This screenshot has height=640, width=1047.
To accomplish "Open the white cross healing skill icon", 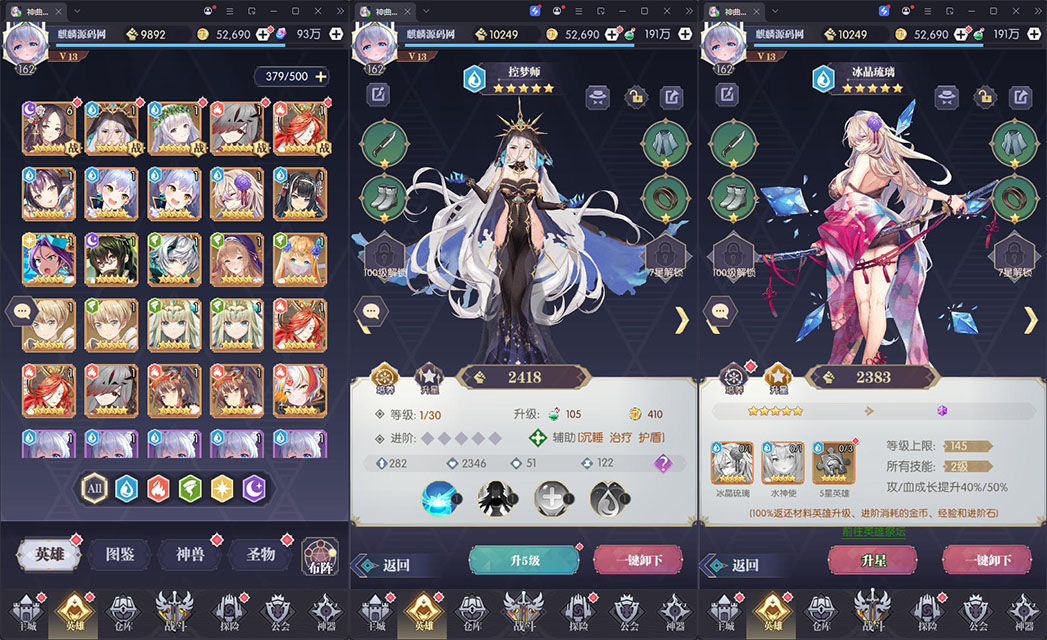I will (552, 497).
